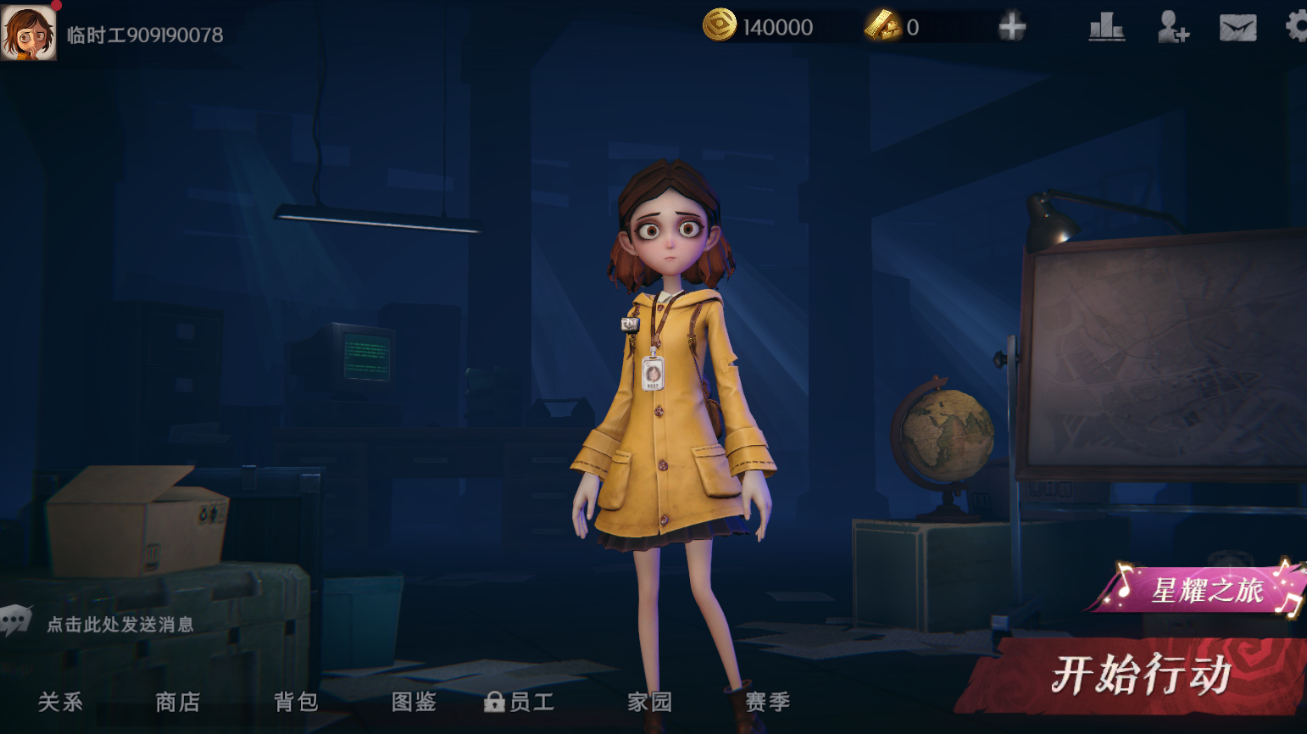Select the locked 员工 staff menu

520,702
